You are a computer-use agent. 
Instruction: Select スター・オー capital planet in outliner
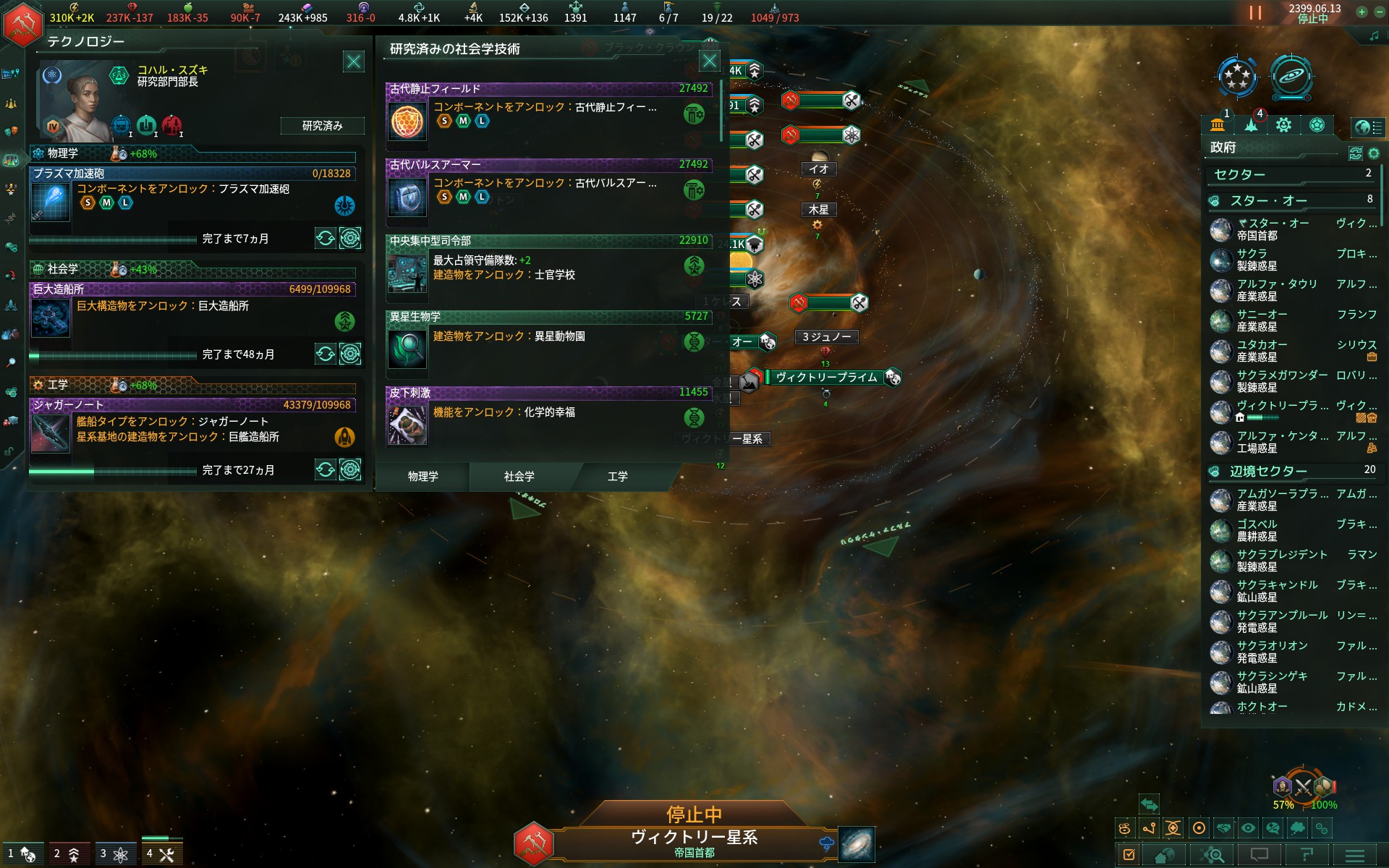(1273, 229)
